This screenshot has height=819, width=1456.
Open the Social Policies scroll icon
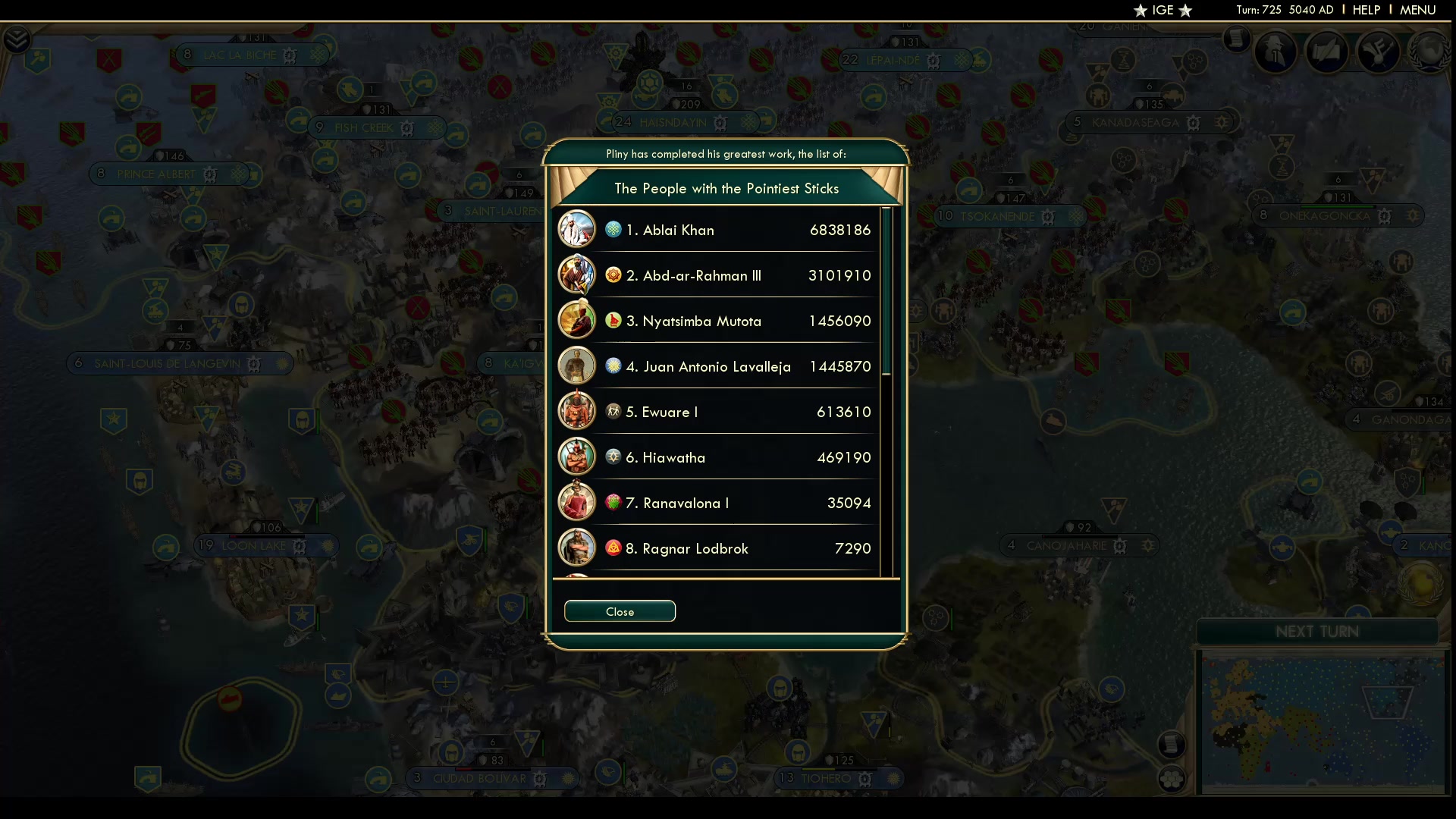[1328, 52]
